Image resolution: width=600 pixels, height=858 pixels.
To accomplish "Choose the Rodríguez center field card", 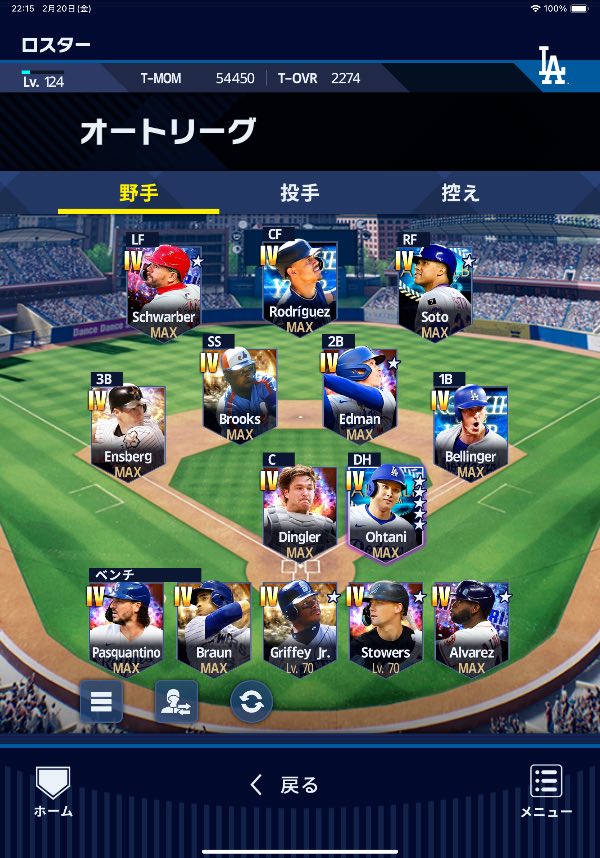I will (299, 284).
